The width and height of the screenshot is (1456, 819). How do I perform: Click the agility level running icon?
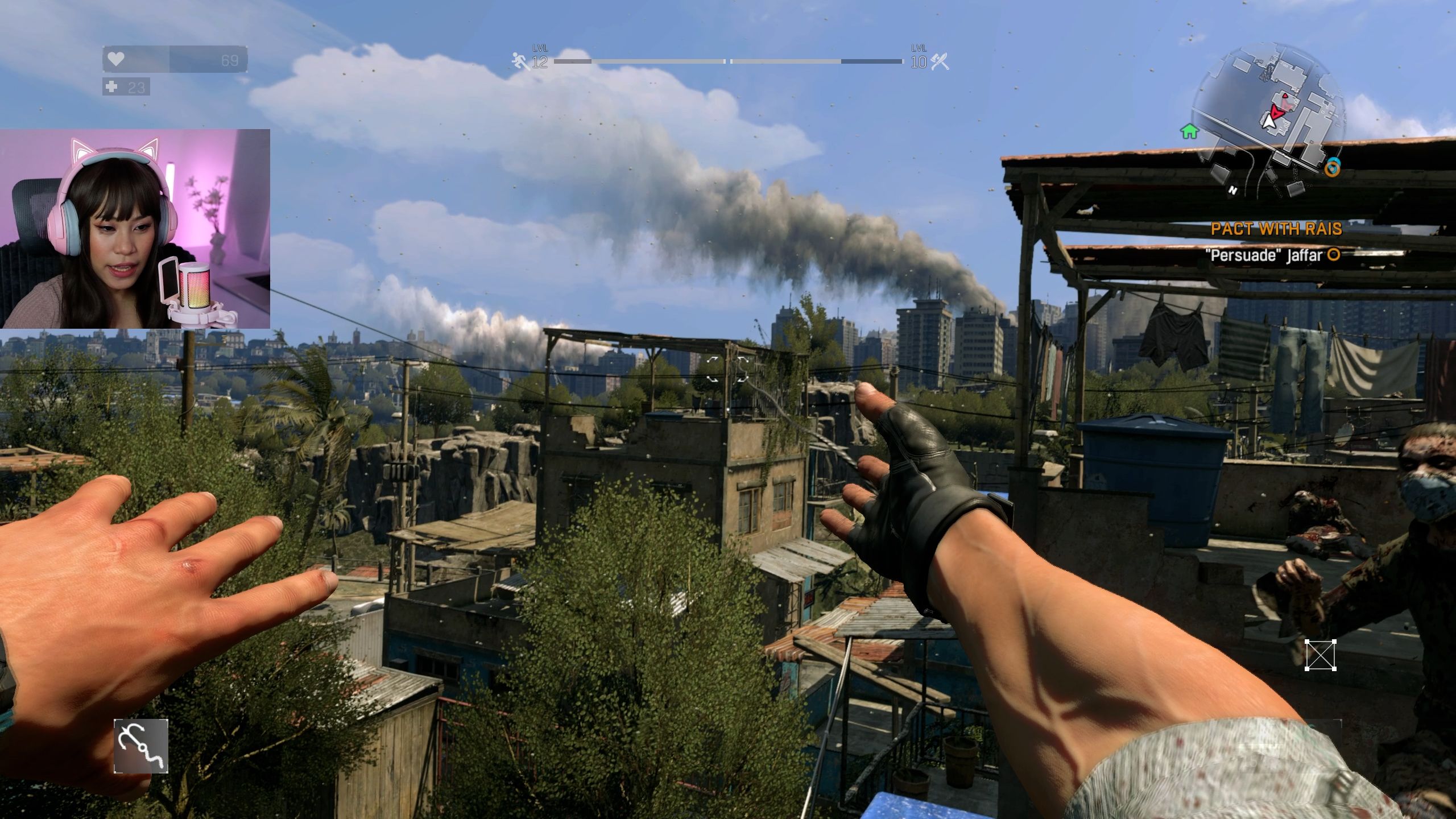coord(519,61)
